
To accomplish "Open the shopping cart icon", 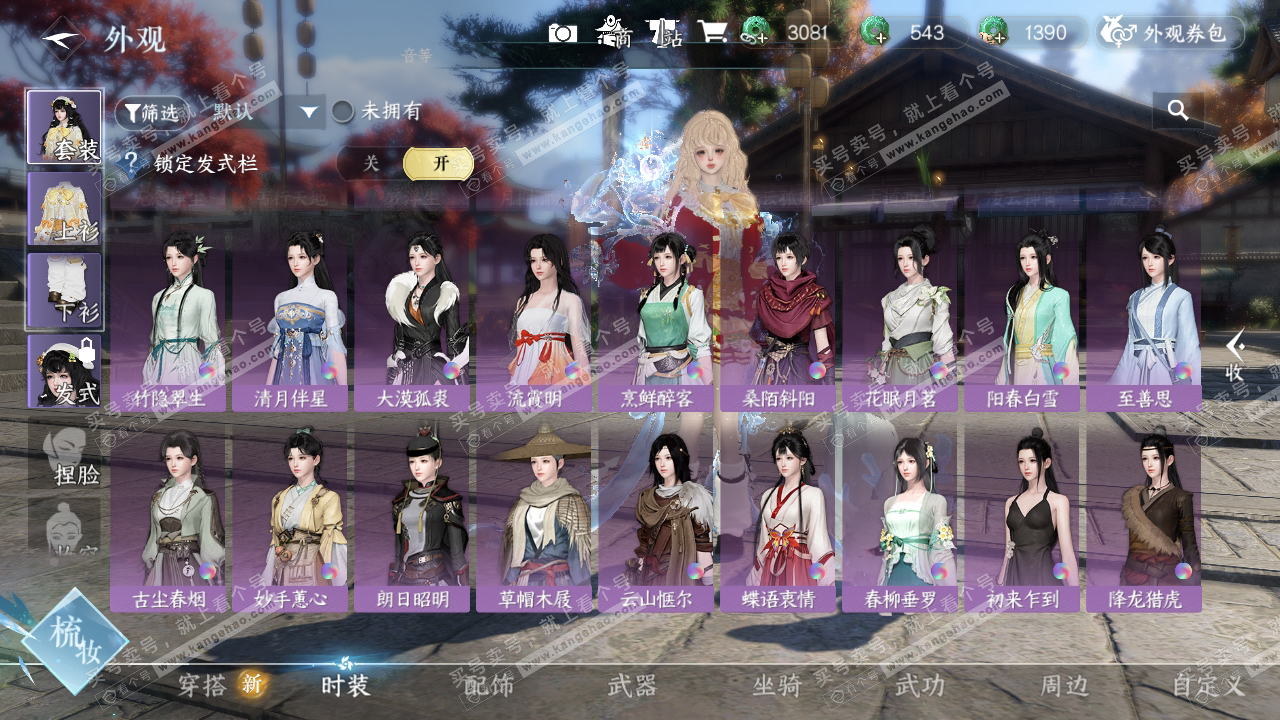I will tap(712, 32).
